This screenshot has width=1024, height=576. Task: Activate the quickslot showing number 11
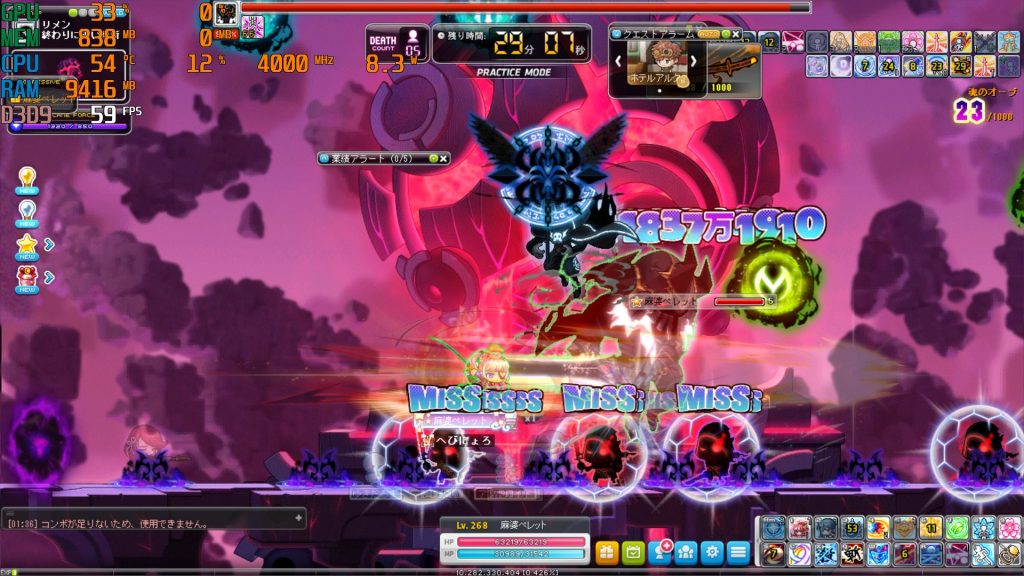[930, 528]
